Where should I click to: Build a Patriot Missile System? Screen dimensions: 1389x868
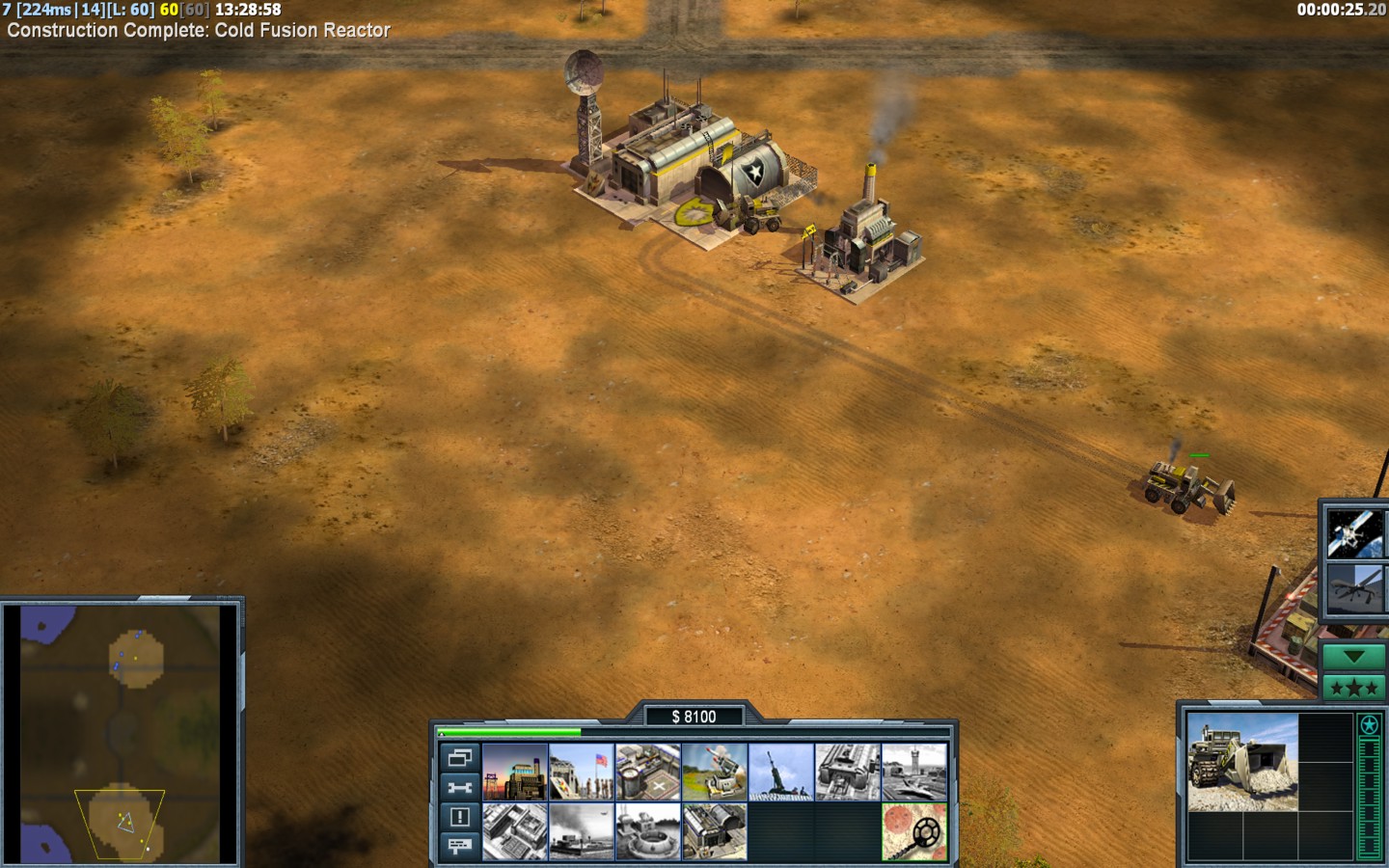[x=715, y=772]
